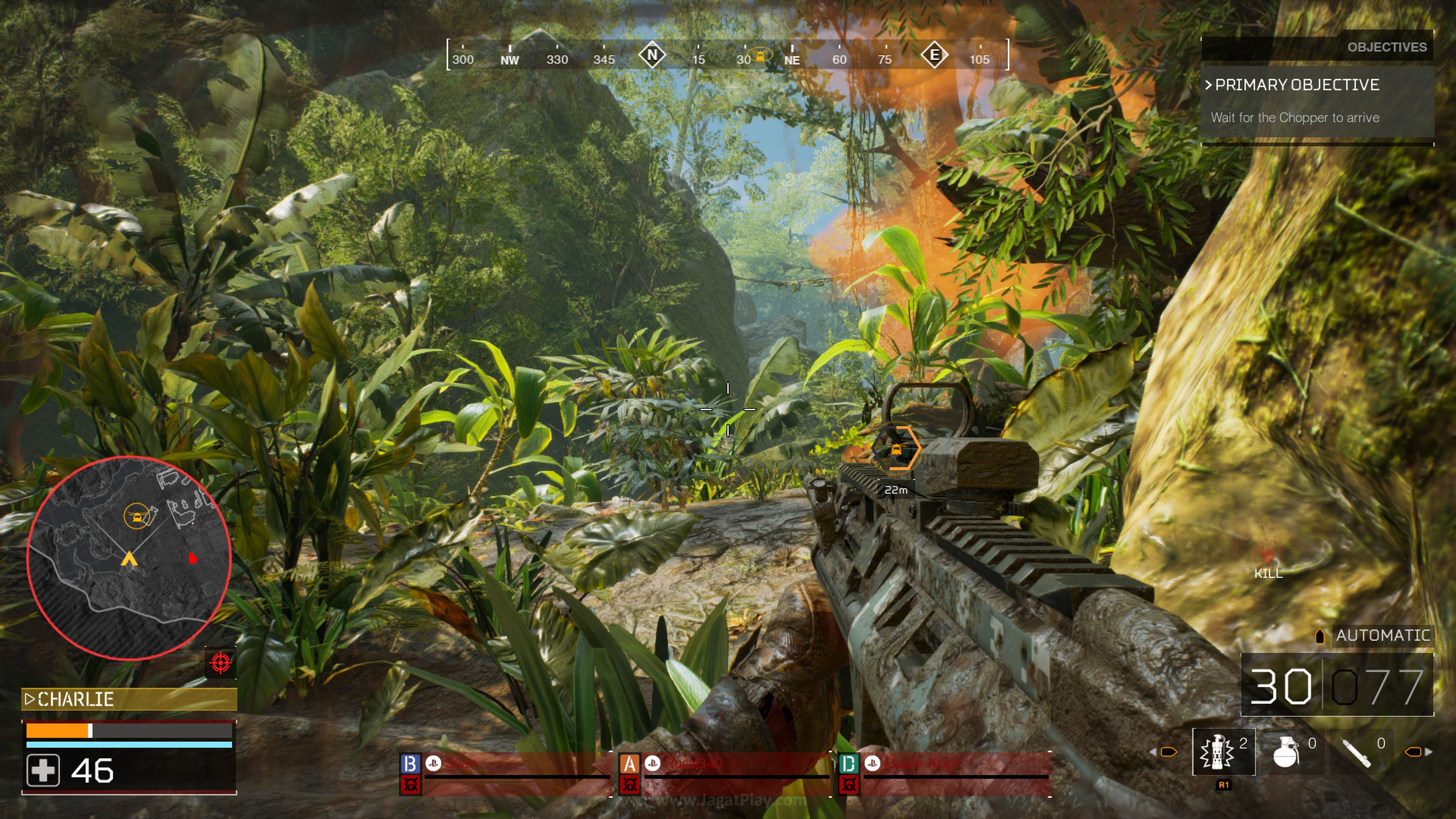Click the red target crosshair icon
The image size is (1456, 819).
click(220, 662)
